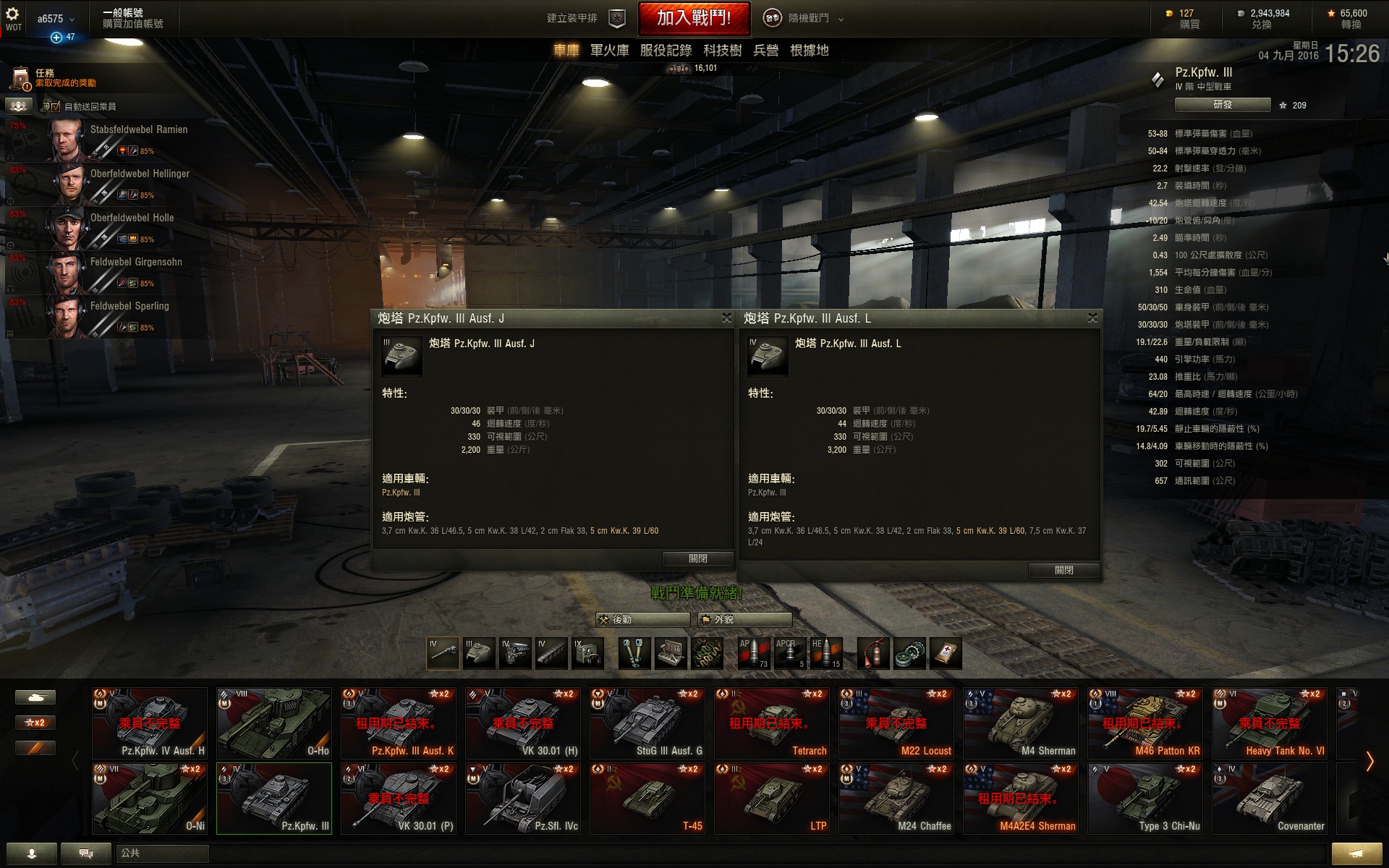Start the battle with the red button

[693, 19]
